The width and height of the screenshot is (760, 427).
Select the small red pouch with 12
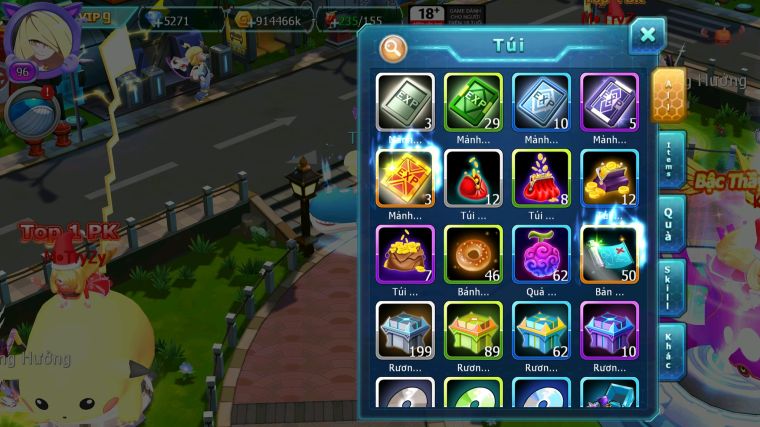(473, 178)
